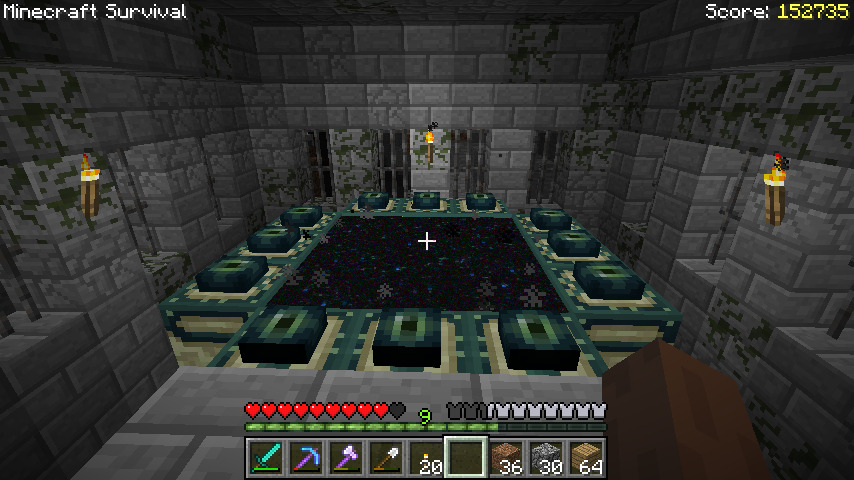Pick the wooden planks stack of 64
The height and width of the screenshot is (480, 854).
coord(586,458)
